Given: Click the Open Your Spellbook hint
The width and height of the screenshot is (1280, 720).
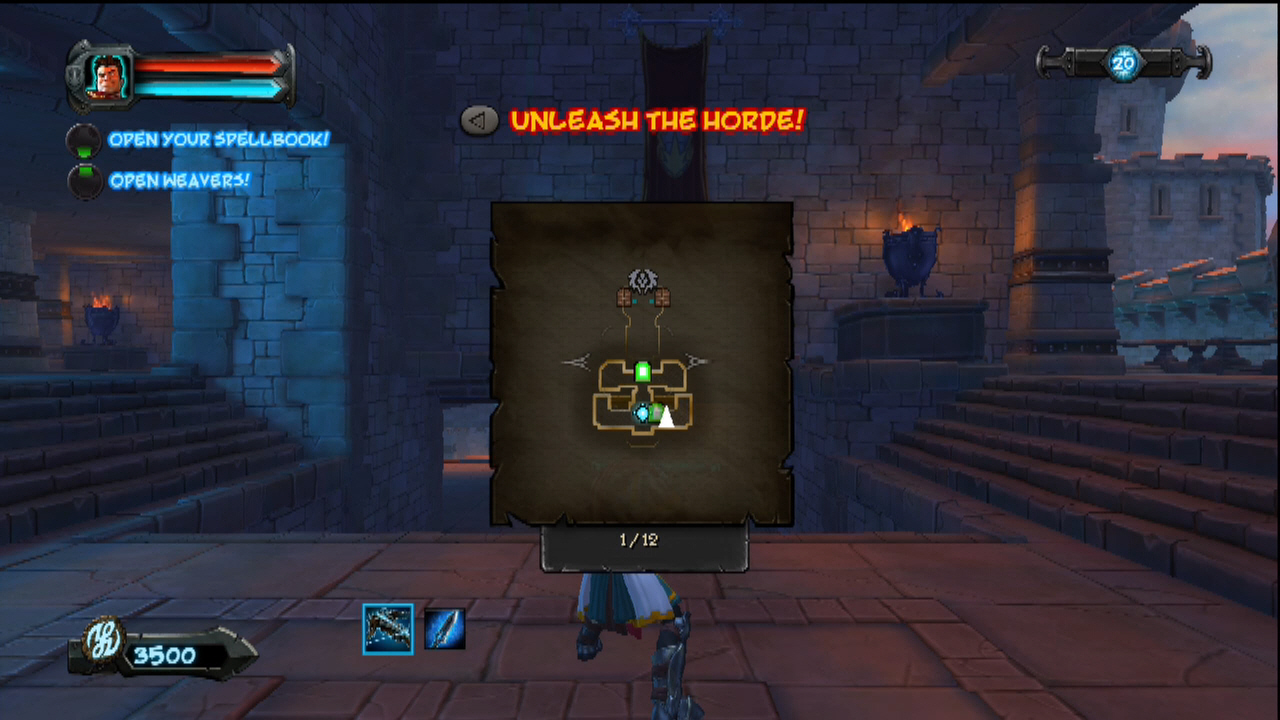Looking at the screenshot, I should pyautogui.click(x=218, y=140).
